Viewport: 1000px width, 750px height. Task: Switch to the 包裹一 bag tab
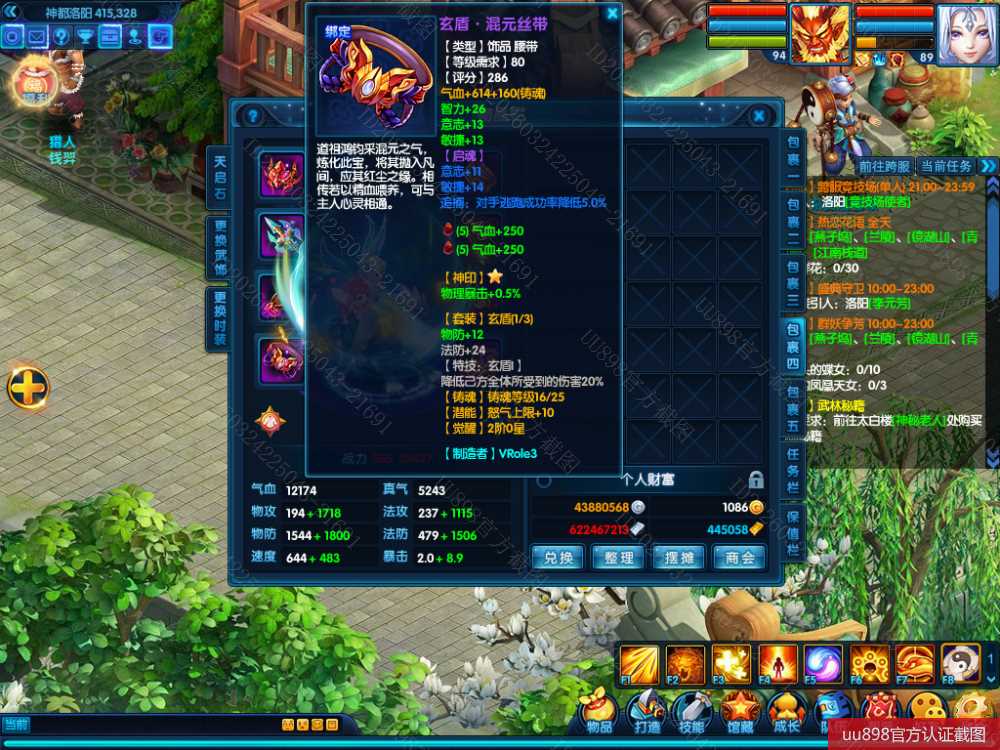[792, 157]
